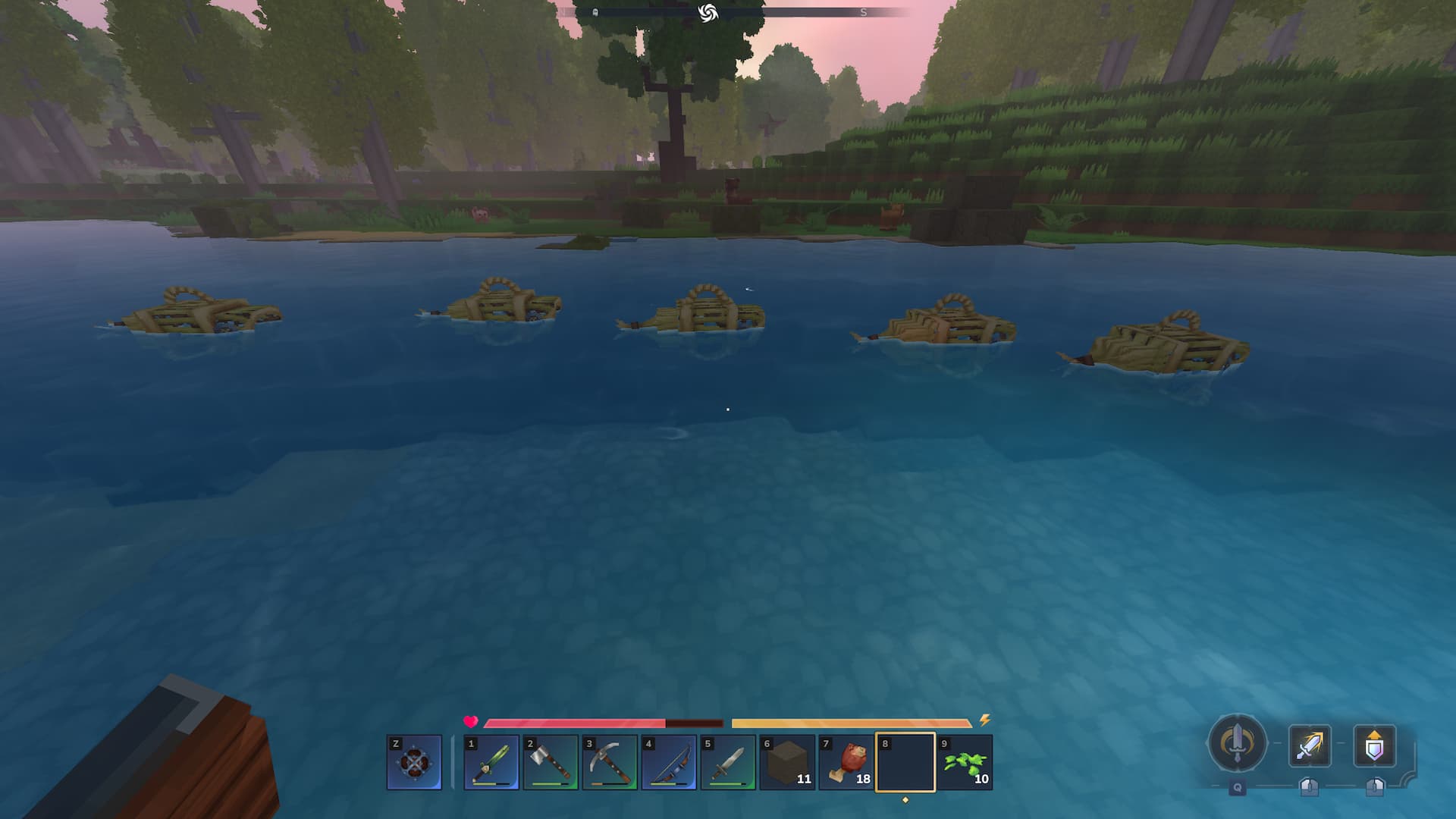Viewport: 1456px width, 819px height.
Task: Use the glowing sword attack ability icon
Action: [x=1310, y=746]
